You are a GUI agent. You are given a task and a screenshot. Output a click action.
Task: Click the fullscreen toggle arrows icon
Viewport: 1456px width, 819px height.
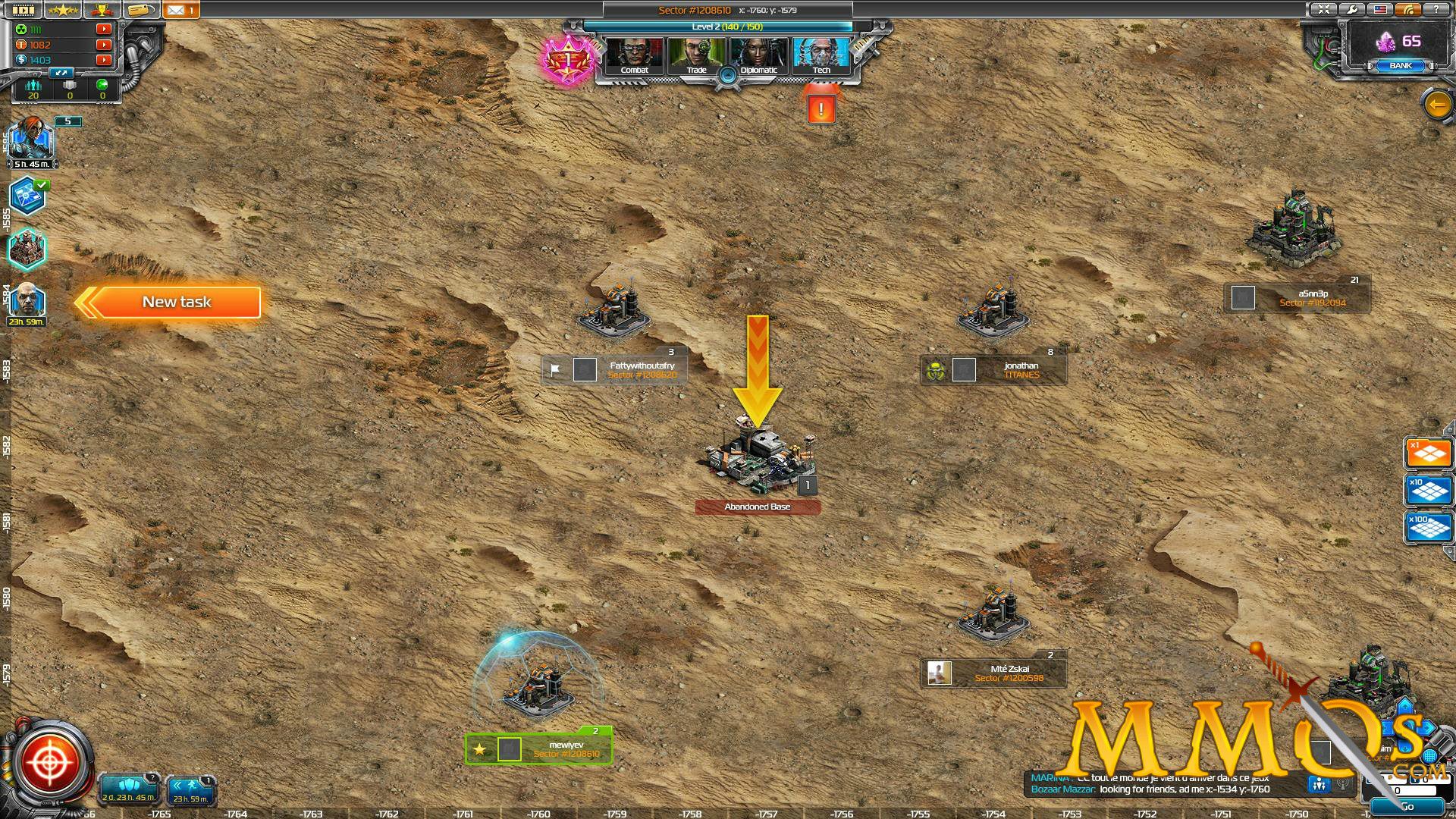point(1324,10)
